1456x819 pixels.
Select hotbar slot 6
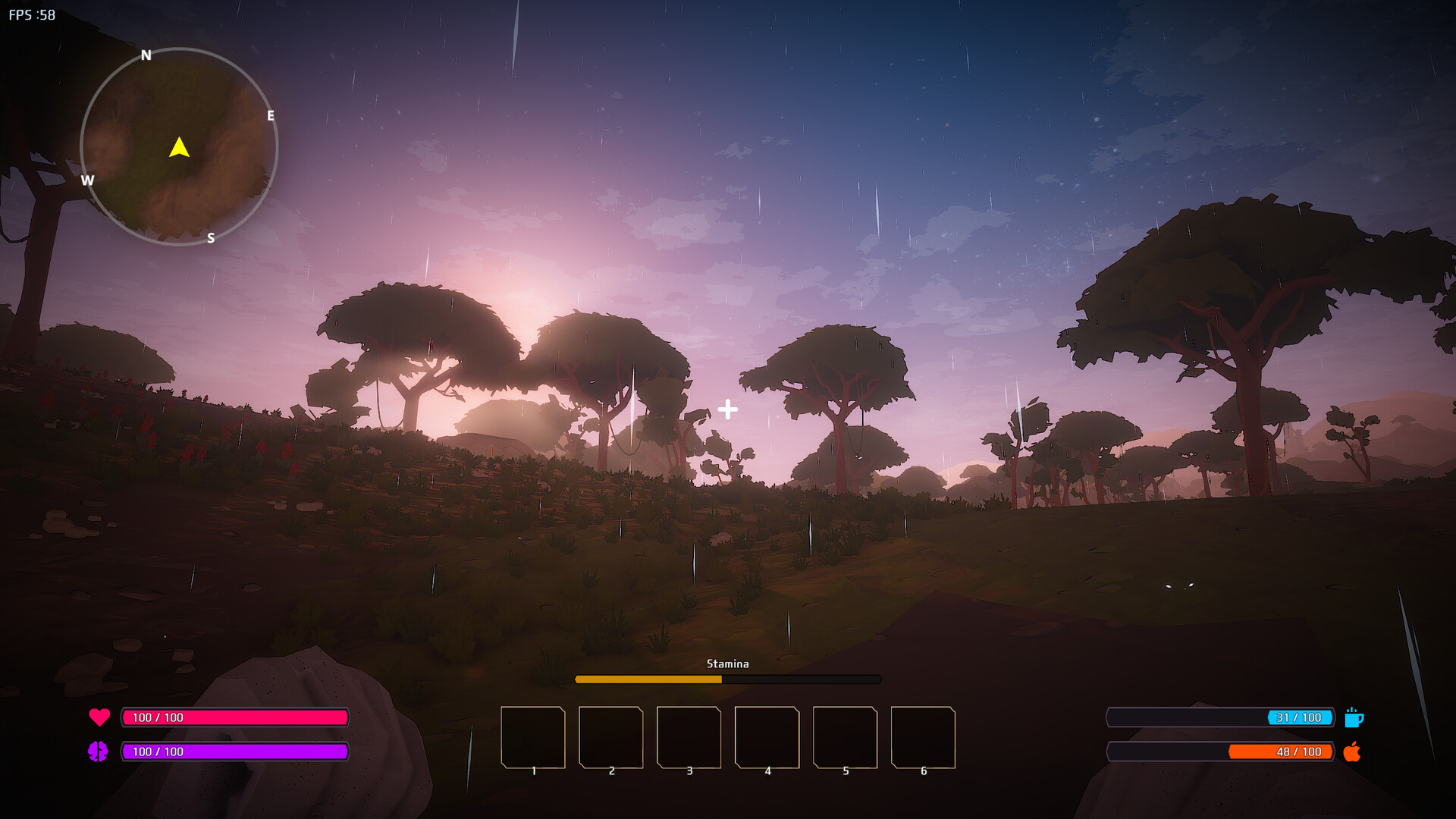[923, 736]
